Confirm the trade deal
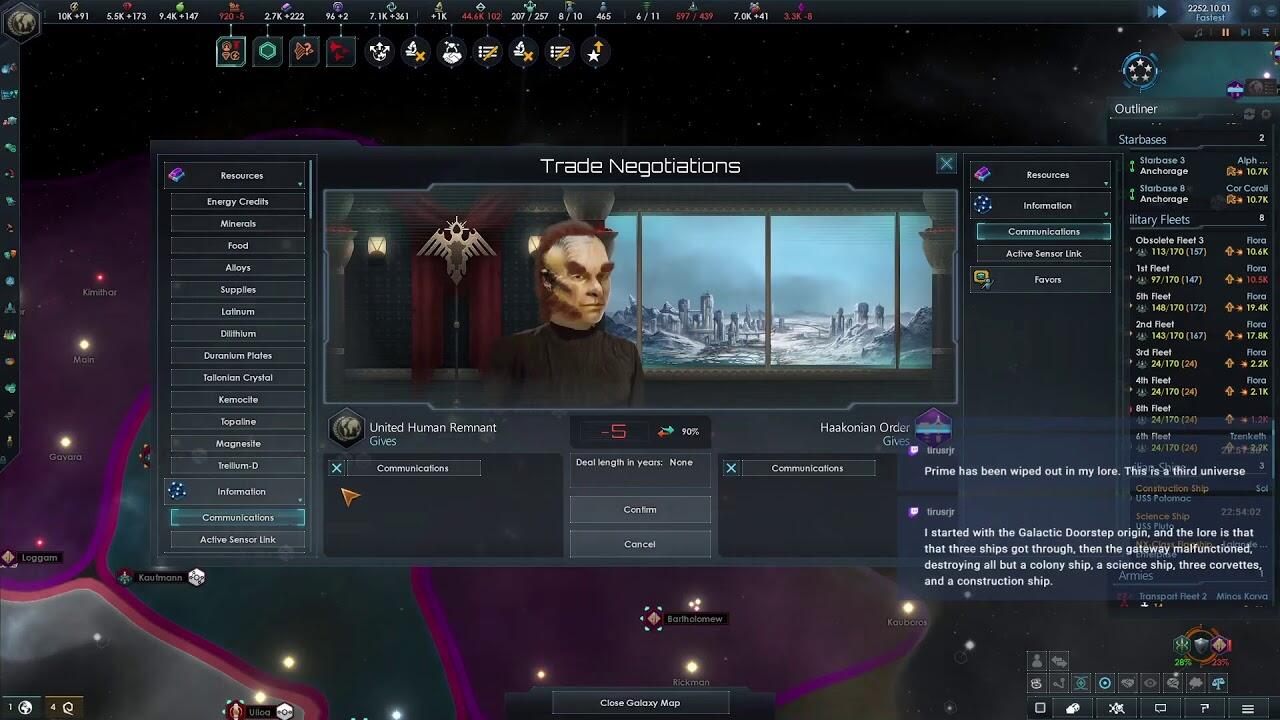The image size is (1280, 720). [640, 509]
